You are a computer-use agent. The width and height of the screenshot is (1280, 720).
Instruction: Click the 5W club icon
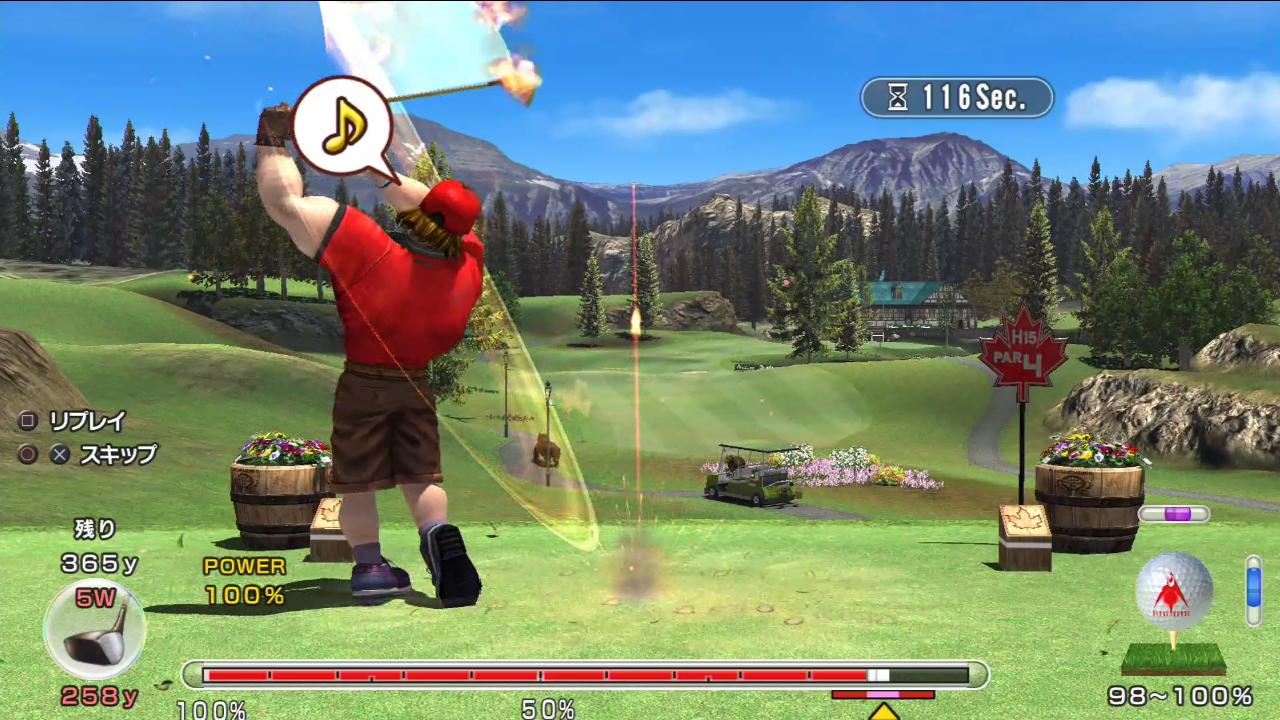(x=95, y=630)
